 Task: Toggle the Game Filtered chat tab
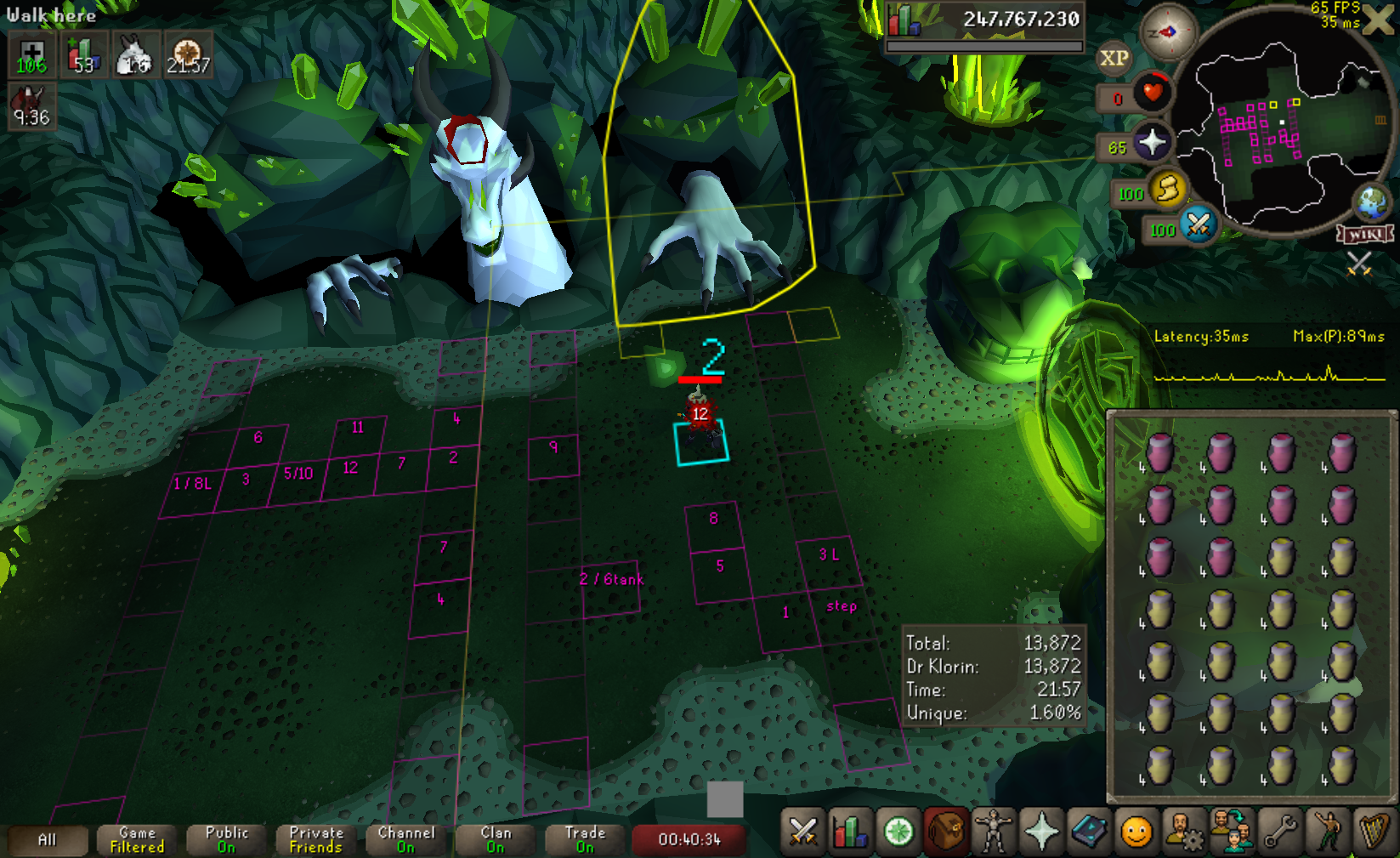click(137, 840)
